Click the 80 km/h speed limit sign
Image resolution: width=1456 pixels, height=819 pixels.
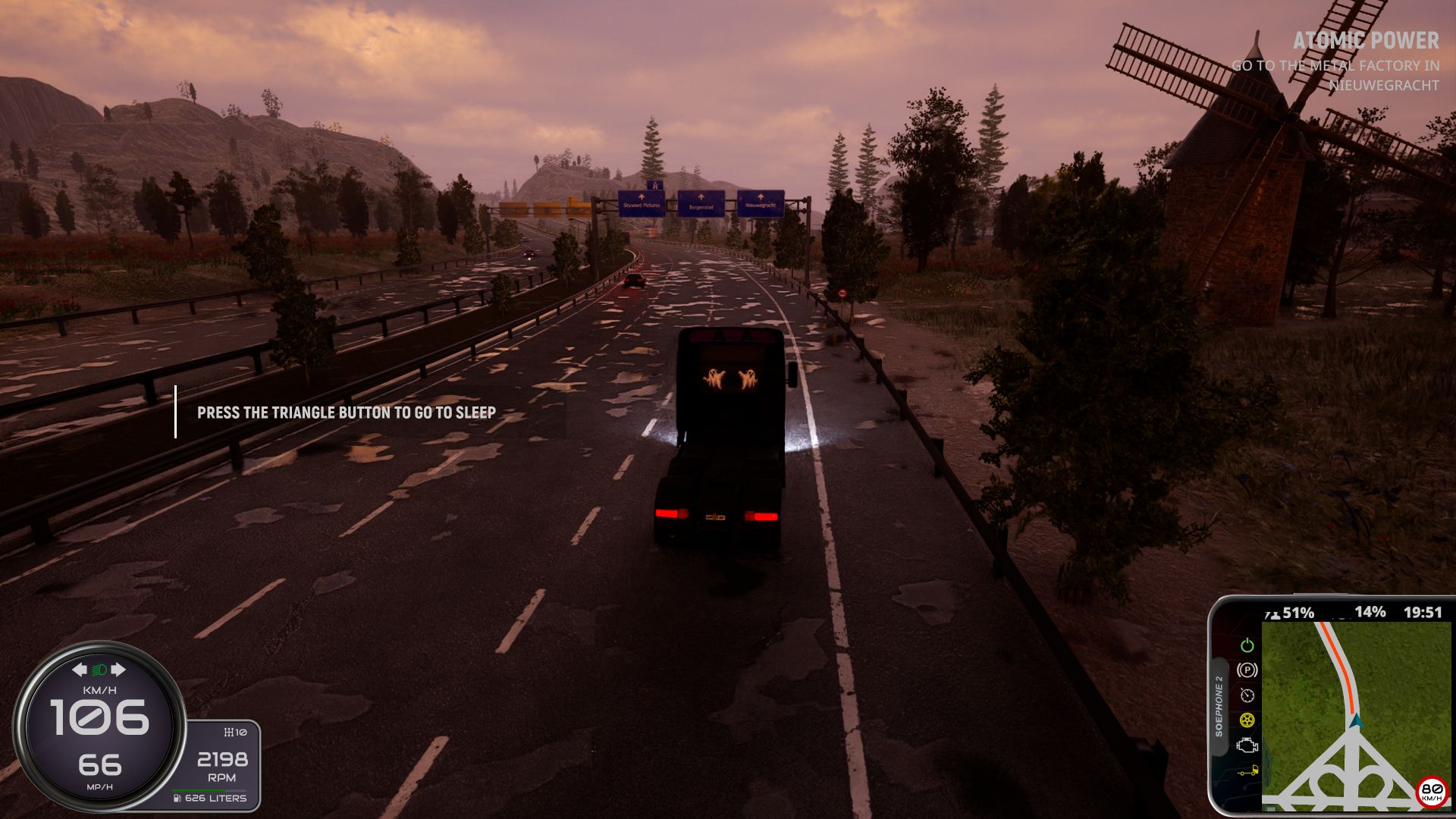(1432, 791)
